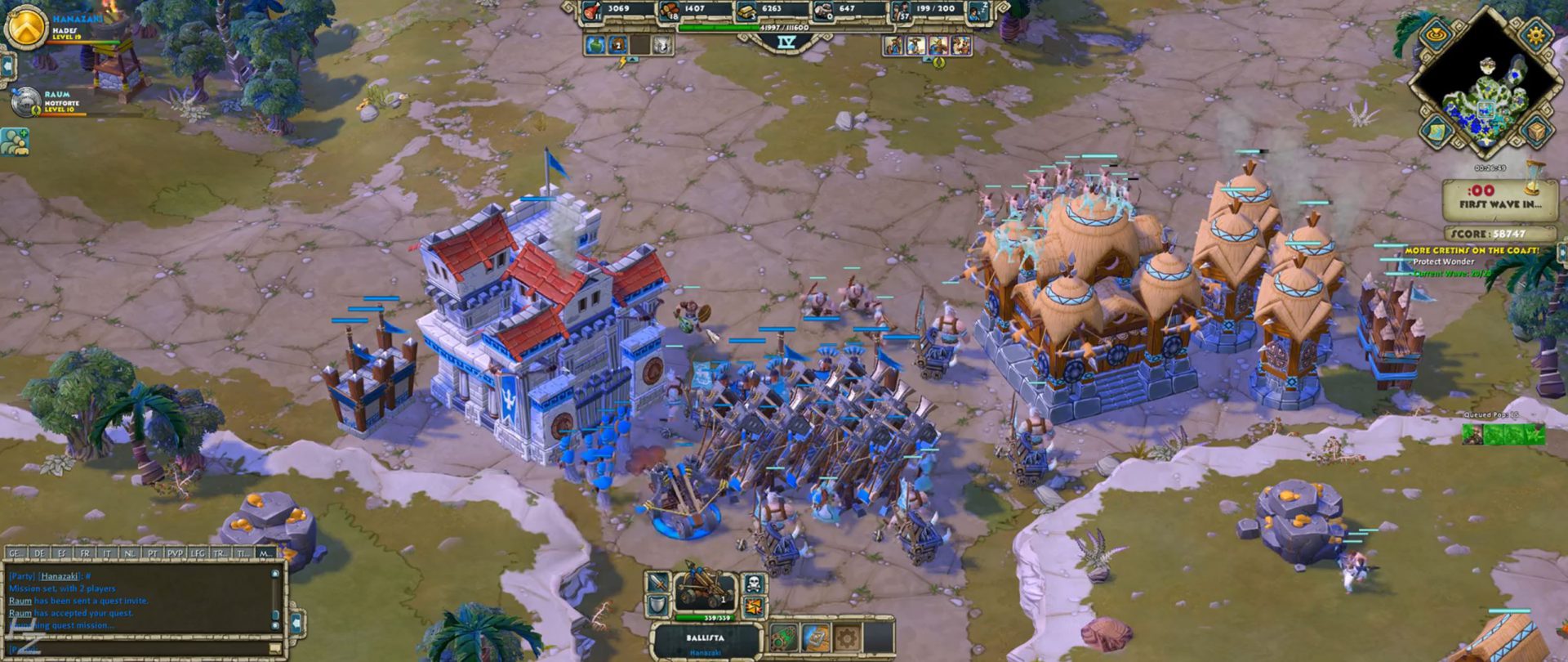
Task: Open the gear settings button beside minimap
Action: (1536, 35)
